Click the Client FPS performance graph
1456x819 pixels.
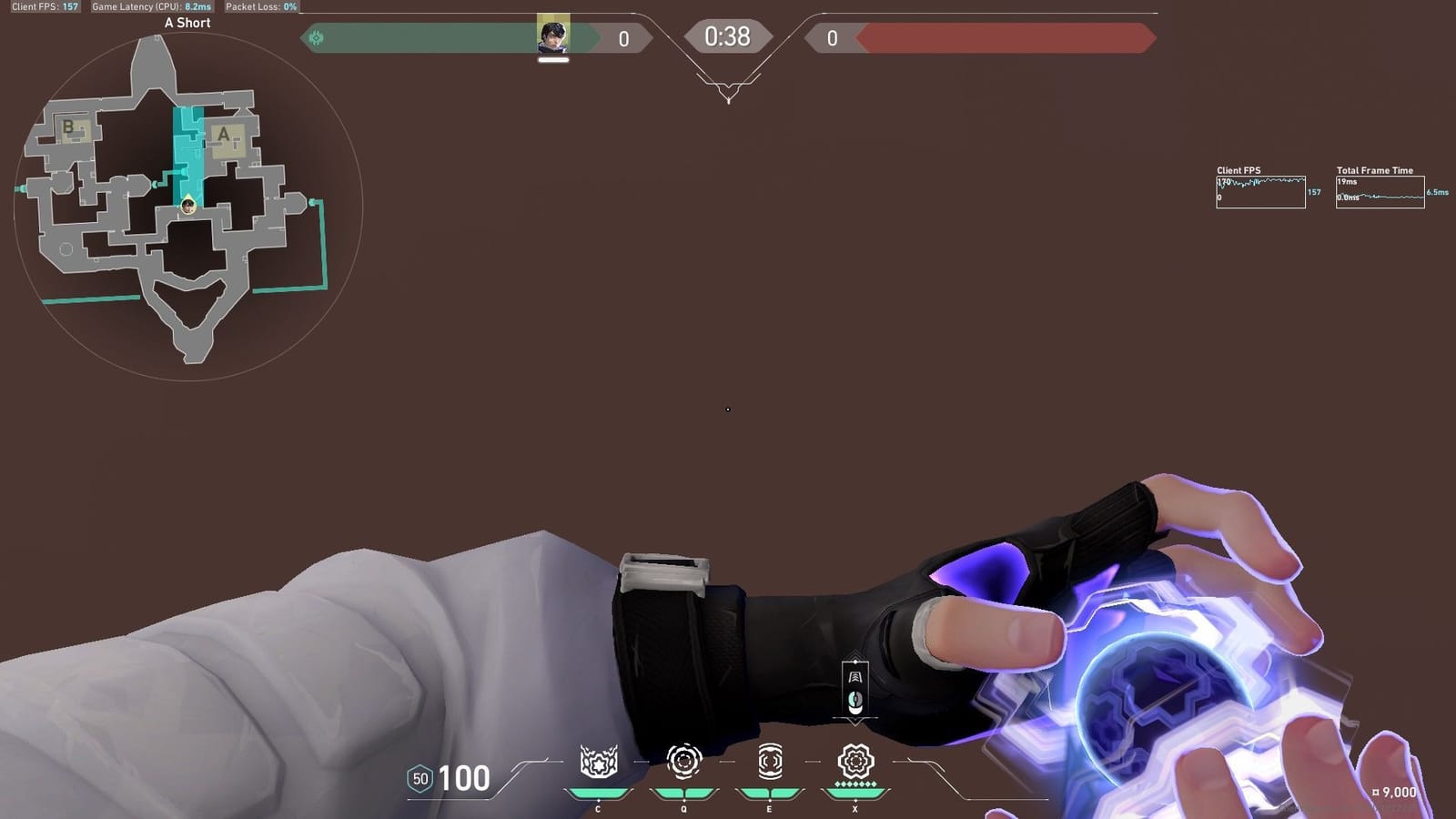click(x=1261, y=191)
